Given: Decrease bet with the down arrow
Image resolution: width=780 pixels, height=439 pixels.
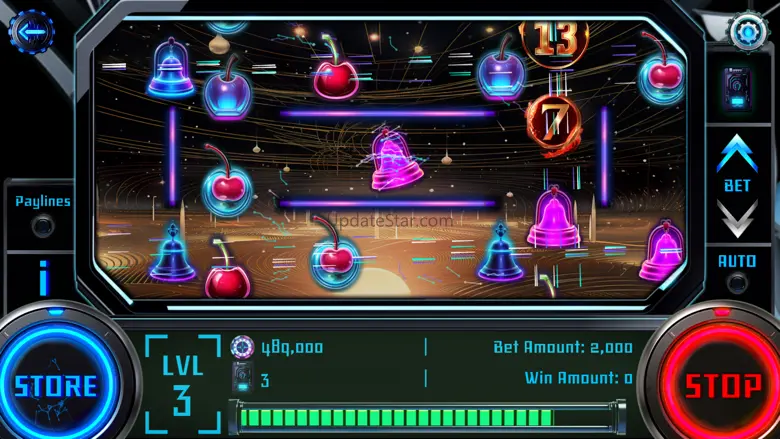Looking at the screenshot, I should click(x=738, y=216).
